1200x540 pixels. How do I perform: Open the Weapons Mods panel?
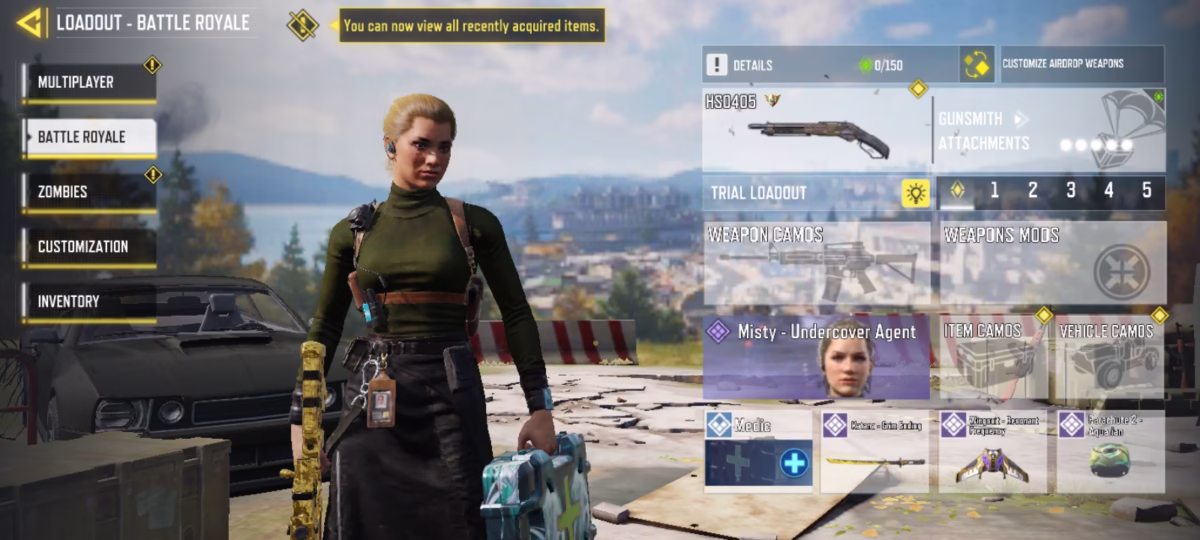pos(1052,263)
